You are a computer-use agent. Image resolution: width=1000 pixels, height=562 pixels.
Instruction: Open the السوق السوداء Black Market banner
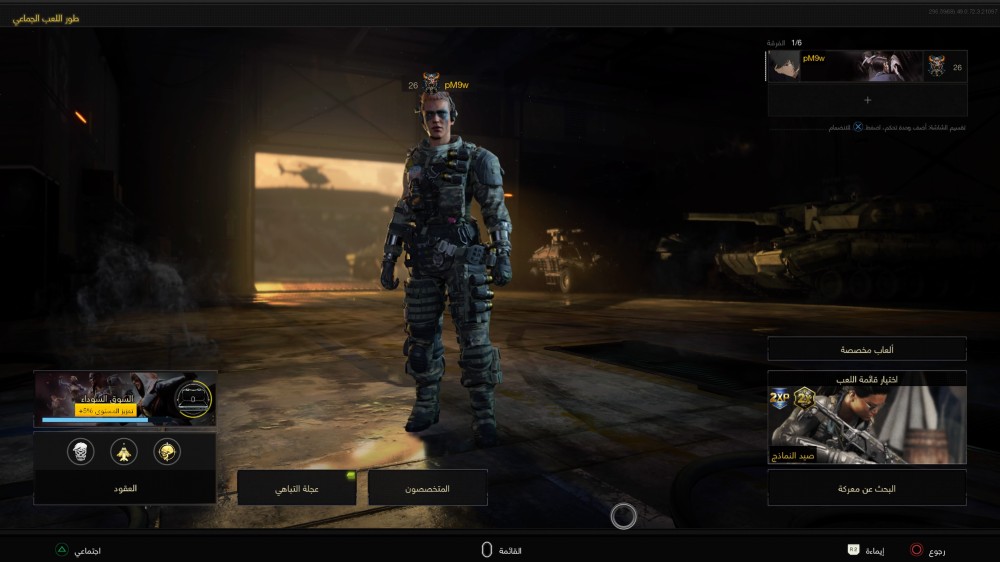[125, 398]
